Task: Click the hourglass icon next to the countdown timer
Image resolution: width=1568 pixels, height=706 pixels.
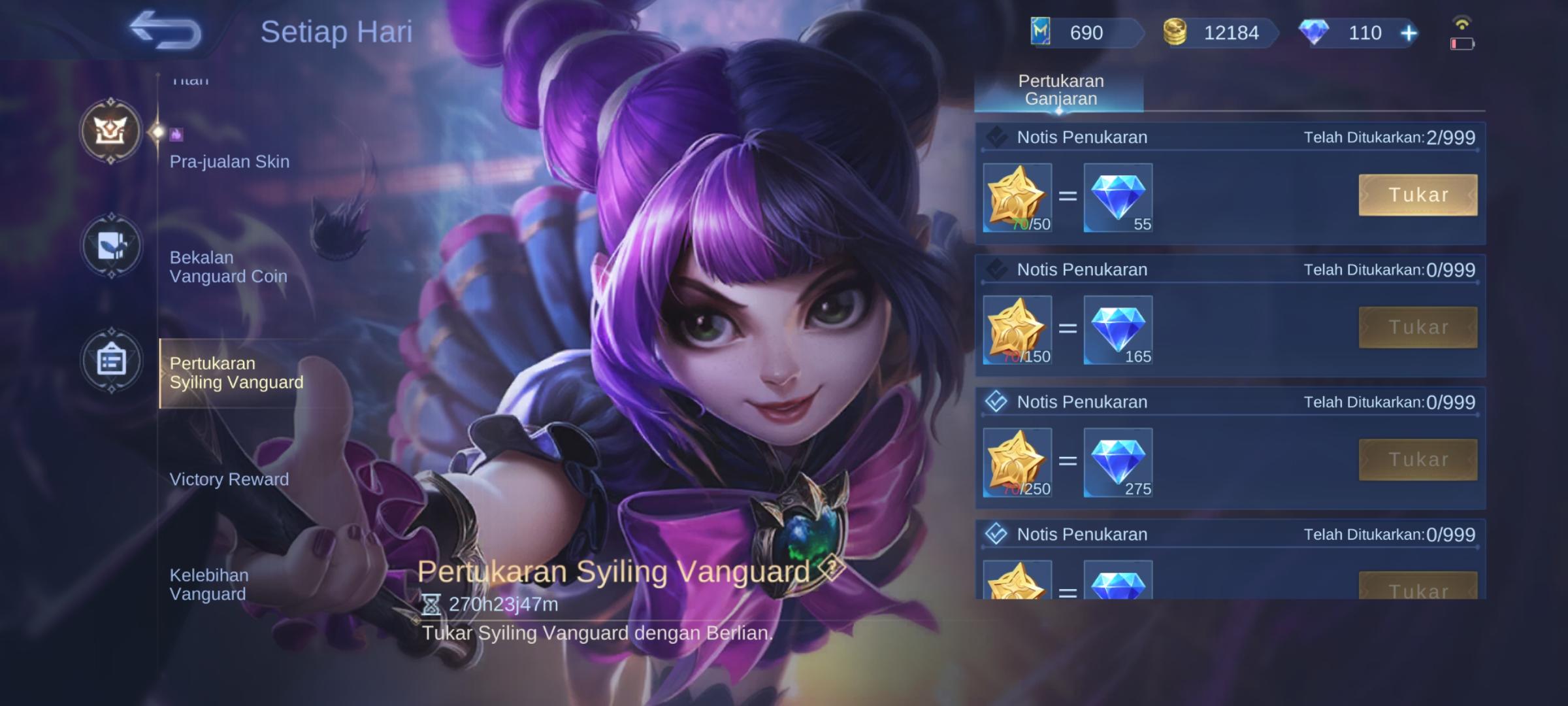Action: pyautogui.click(x=432, y=605)
